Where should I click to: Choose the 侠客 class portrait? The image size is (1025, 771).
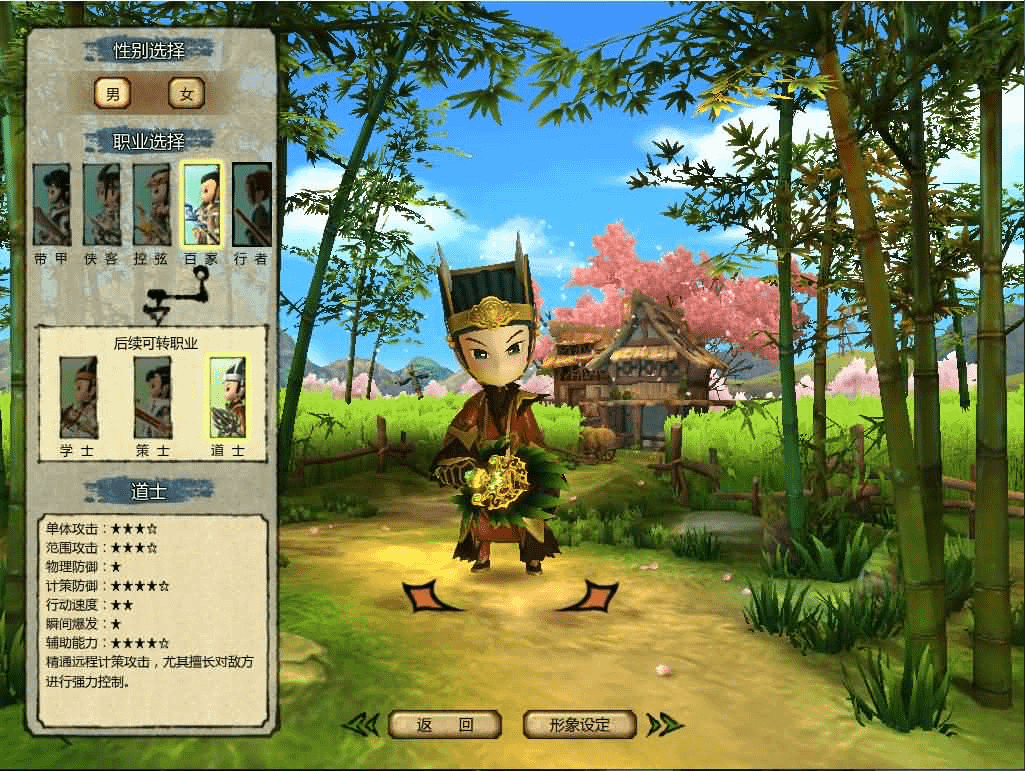click(101, 206)
